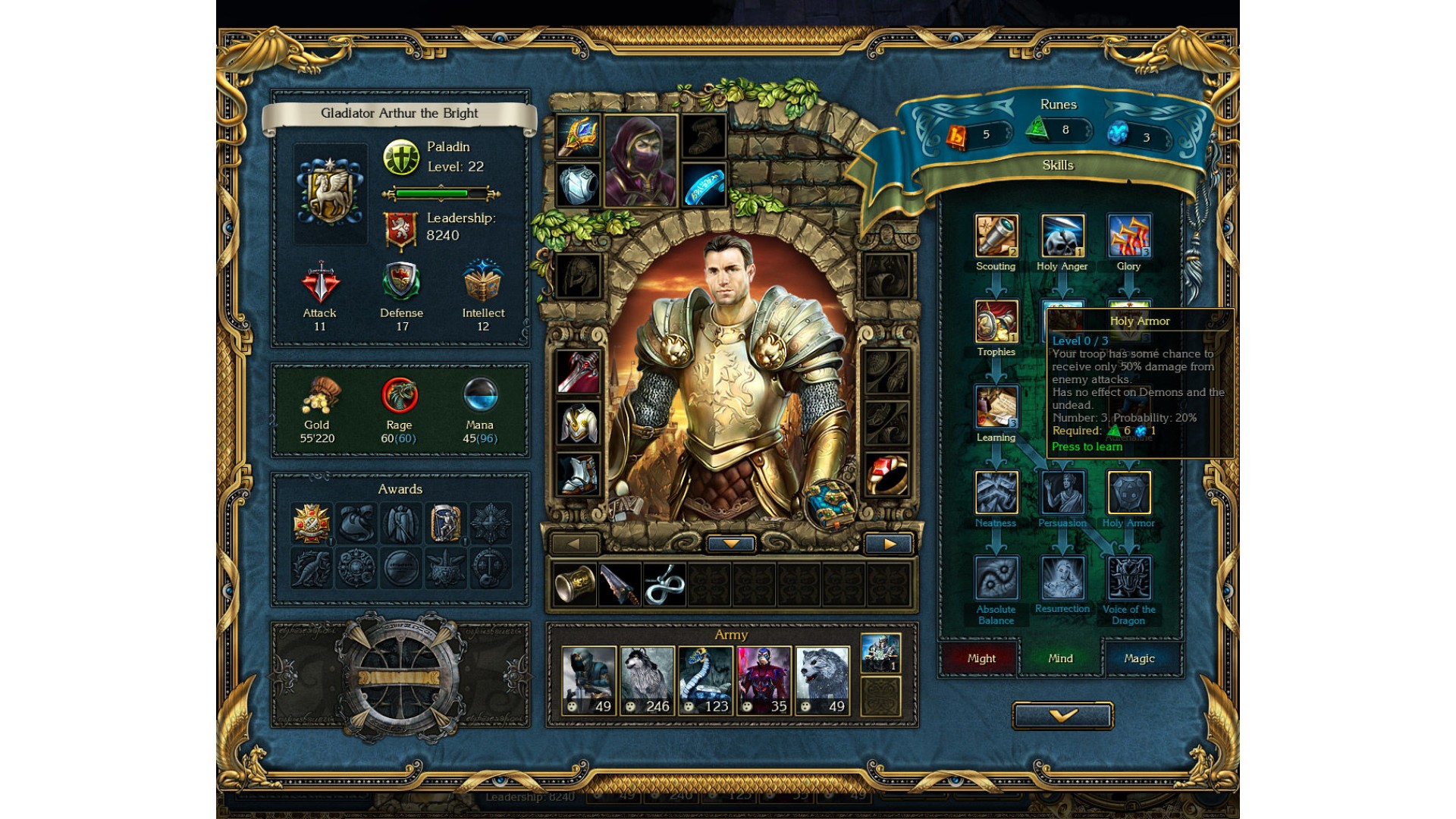Select the Scouting skill icon
Screen dimensions: 1456x819
coord(996,236)
